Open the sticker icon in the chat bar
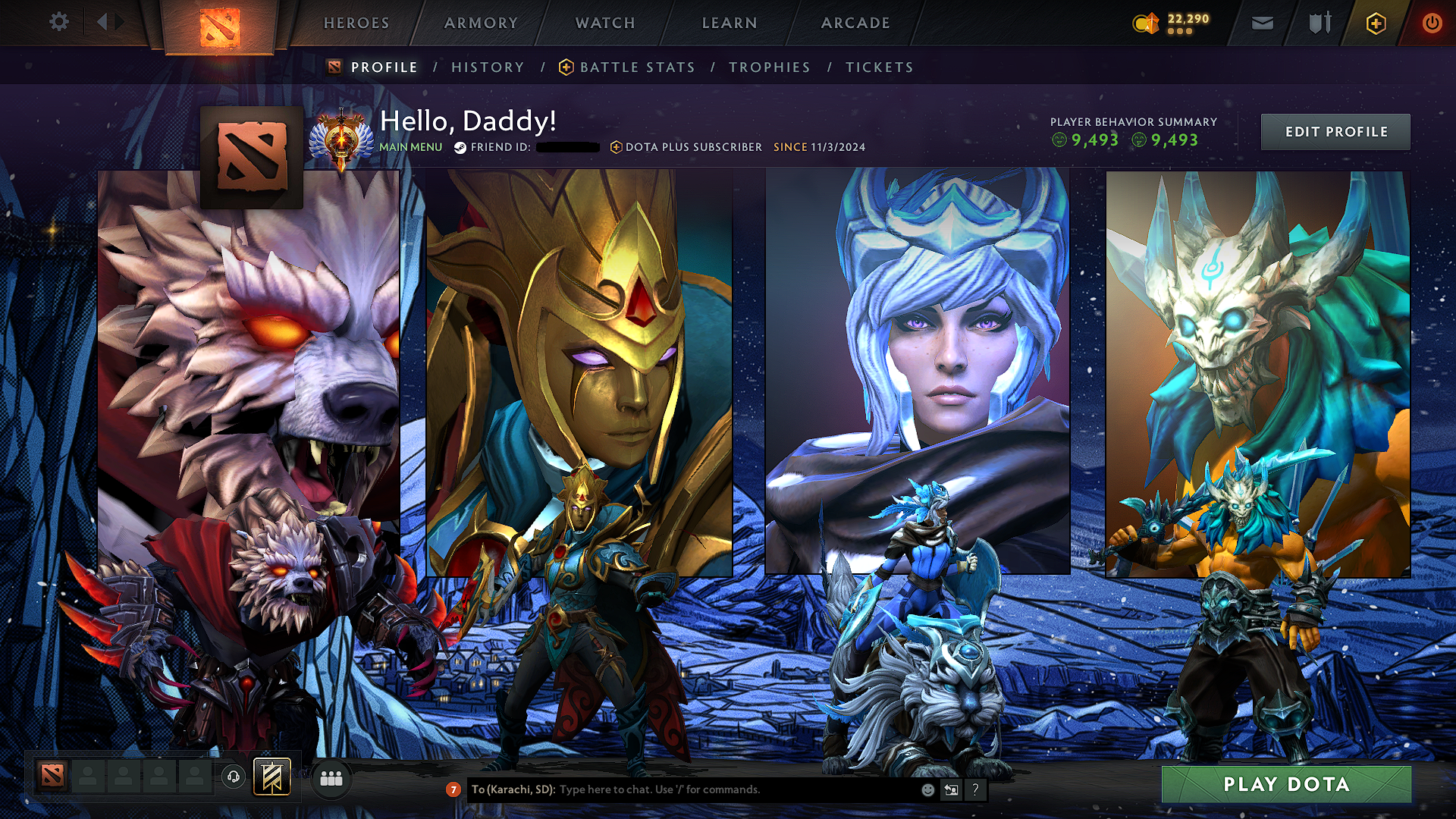Viewport: 1456px width, 819px height. point(951,789)
